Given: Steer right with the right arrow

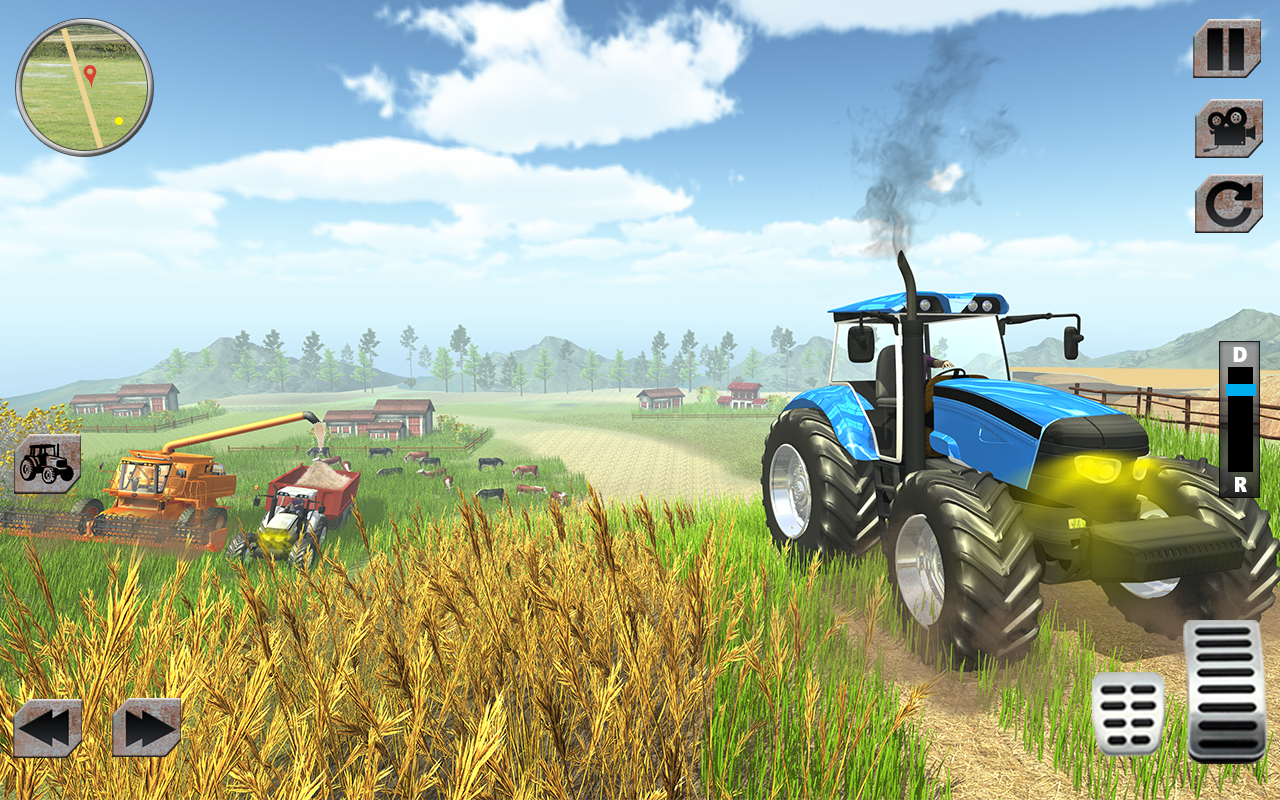Looking at the screenshot, I should 148,728.
